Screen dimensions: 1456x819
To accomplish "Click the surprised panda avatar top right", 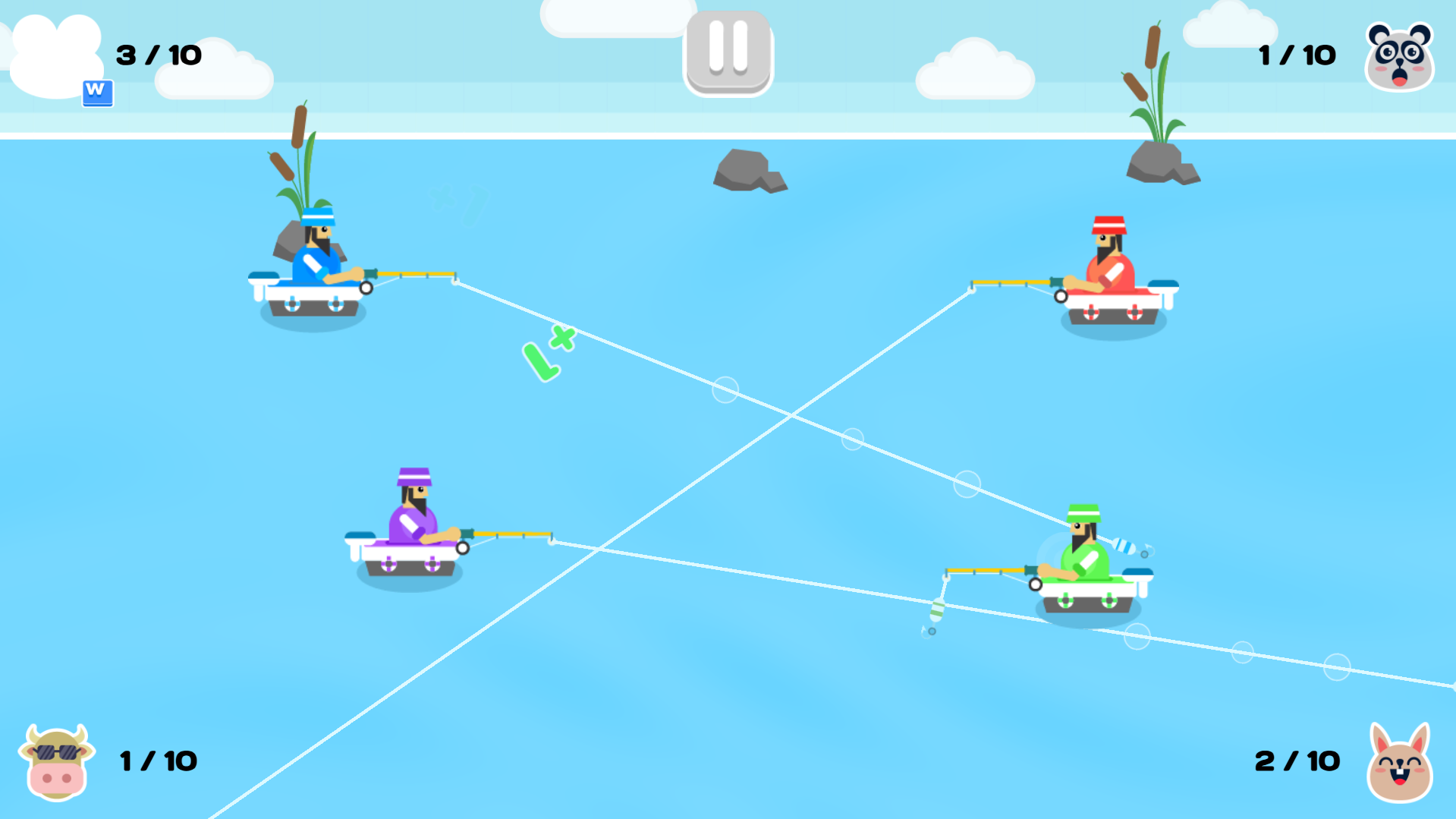I will click(x=1400, y=55).
